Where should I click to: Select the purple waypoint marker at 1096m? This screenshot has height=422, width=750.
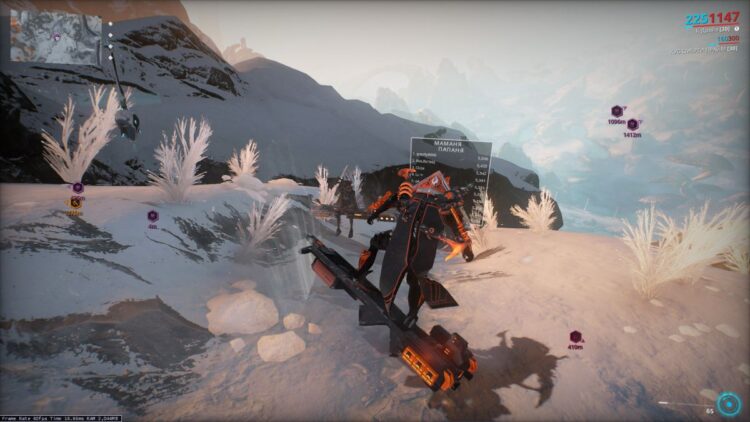pyautogui.click(x=617, y=111)
